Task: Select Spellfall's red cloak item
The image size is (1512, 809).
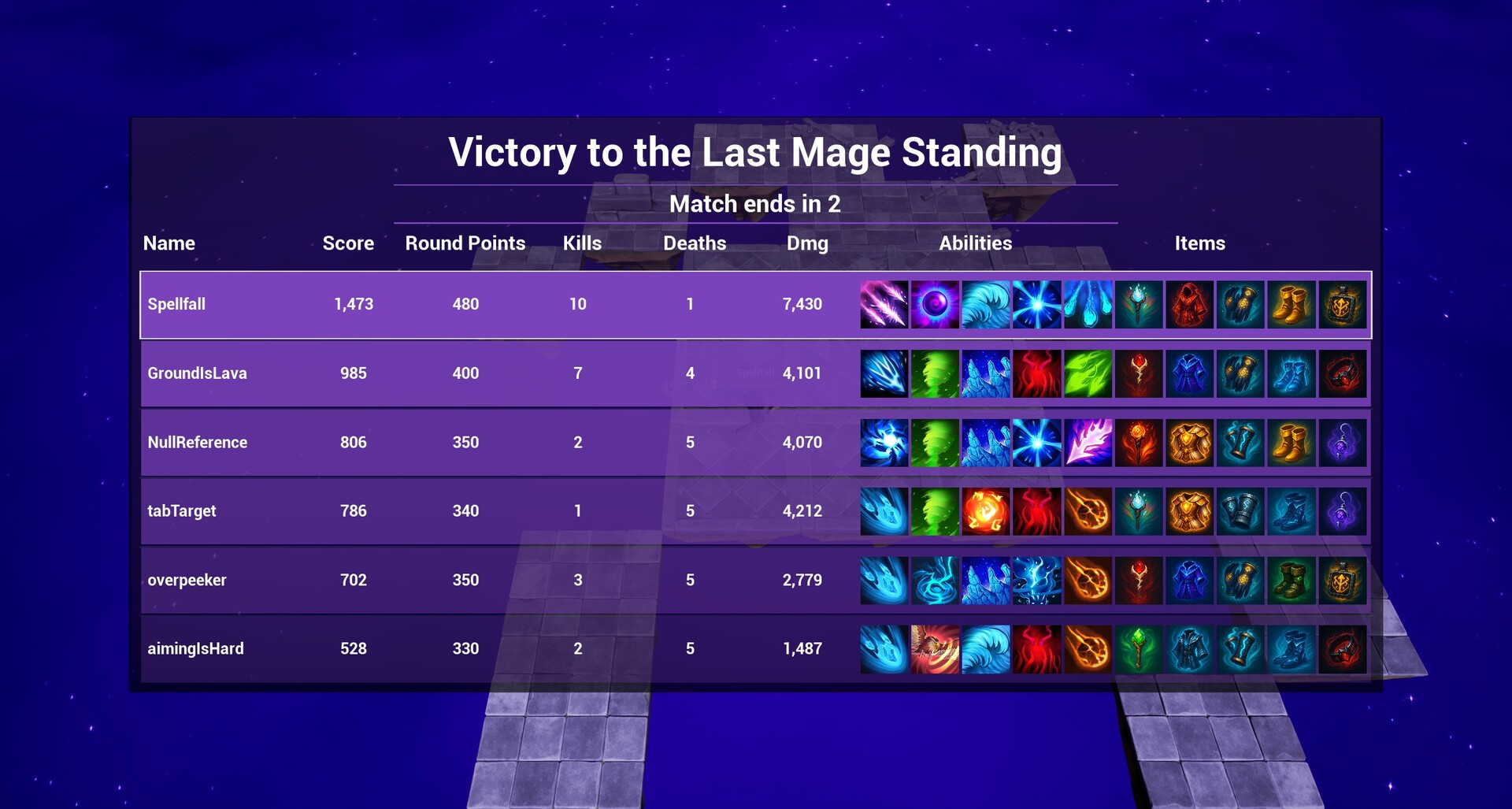Action: point(1190,305)
